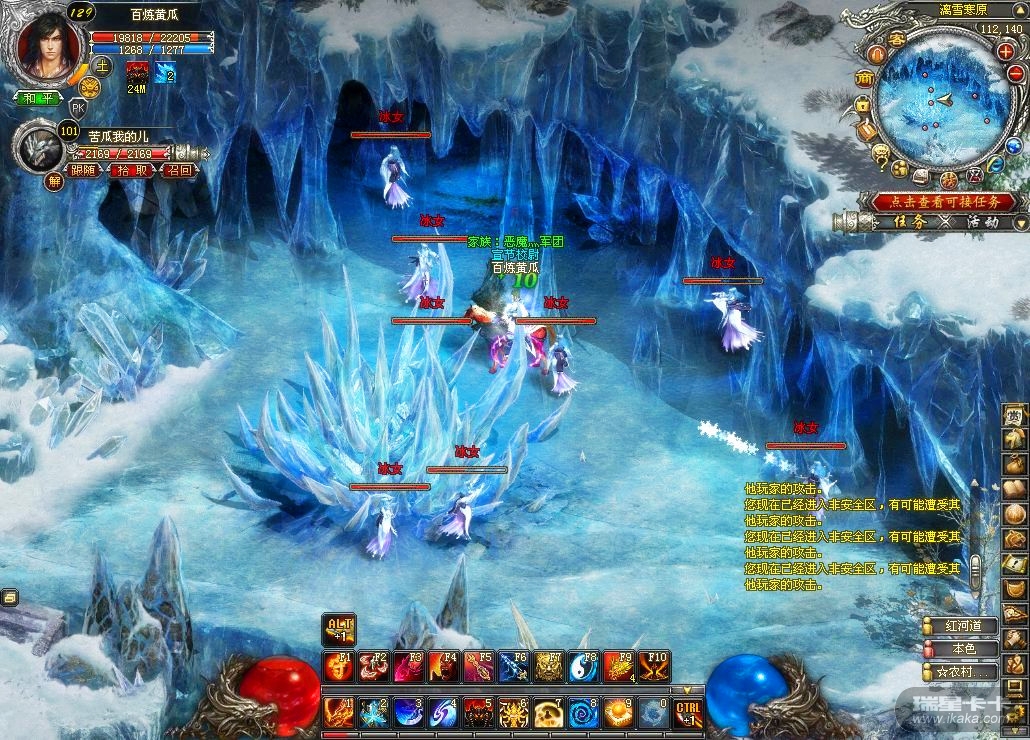
Task: Recall the pet with 召回 button
Action: coord(179,171)
